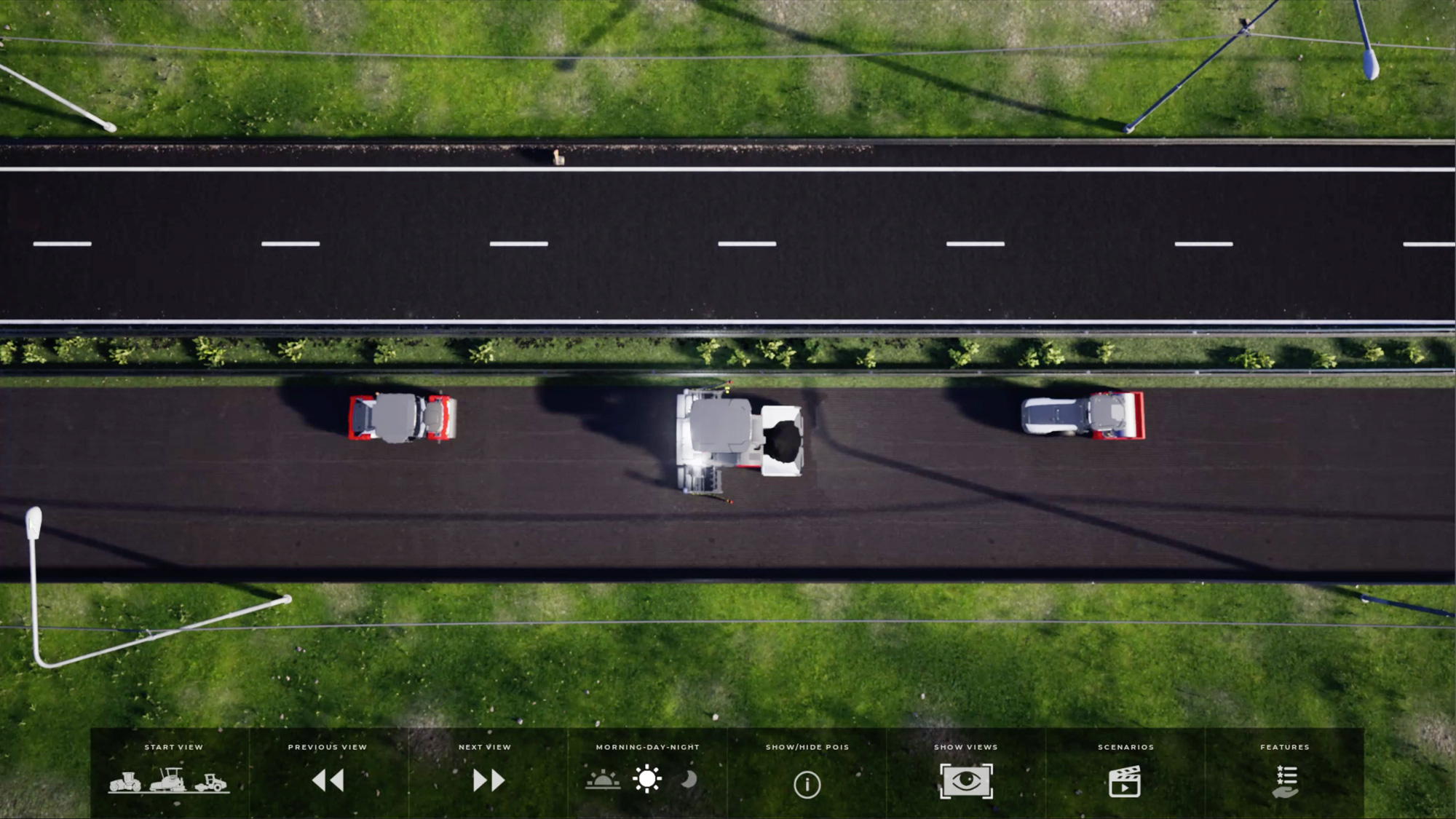Image resolution: width=1456 pixels, height=819 pixels.
Task: Open the Scenarios clapperboard
Action: (1125, 781)
